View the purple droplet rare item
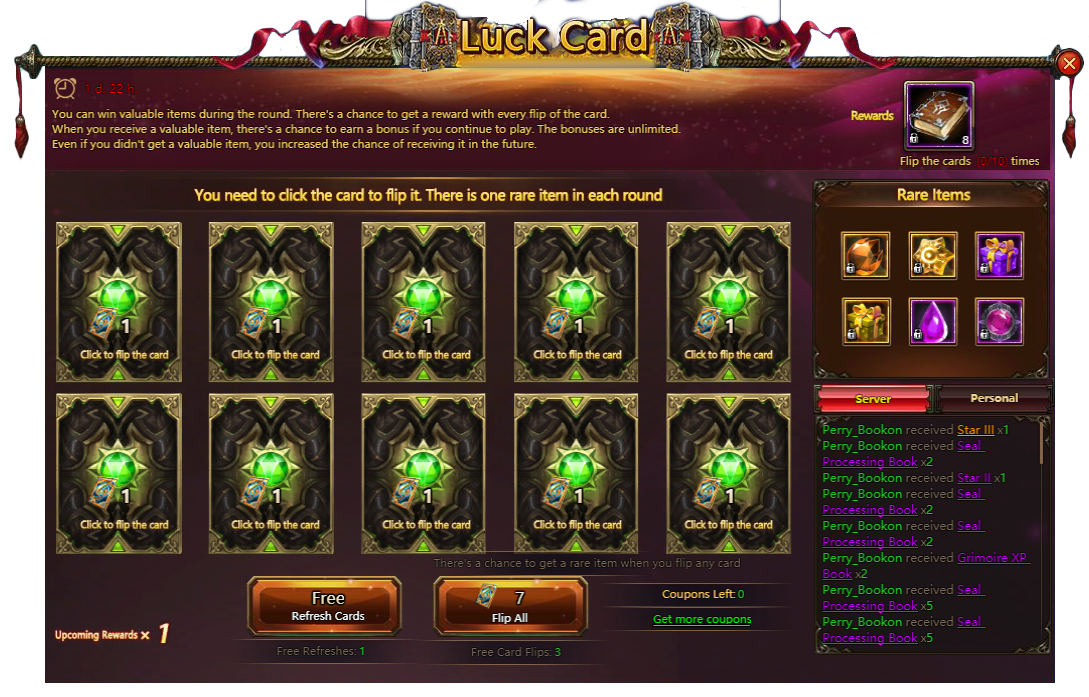 click(933, 322)
